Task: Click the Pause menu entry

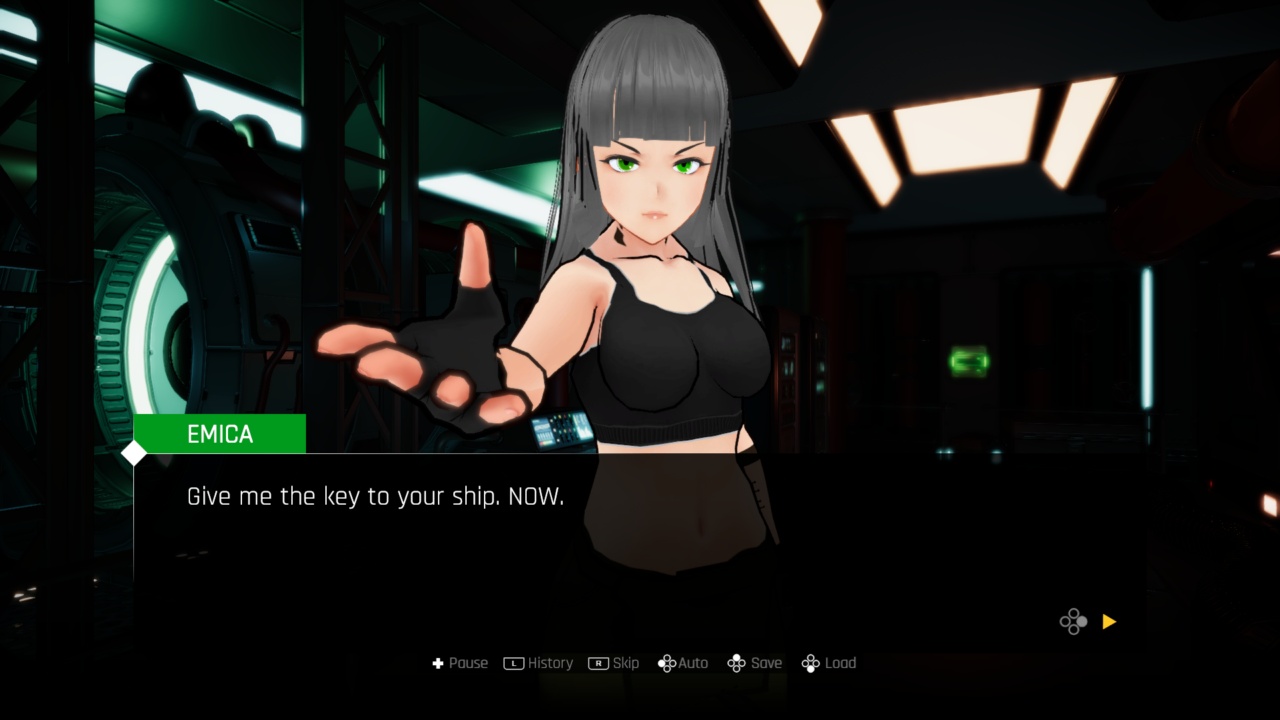Action: (467, 663)
